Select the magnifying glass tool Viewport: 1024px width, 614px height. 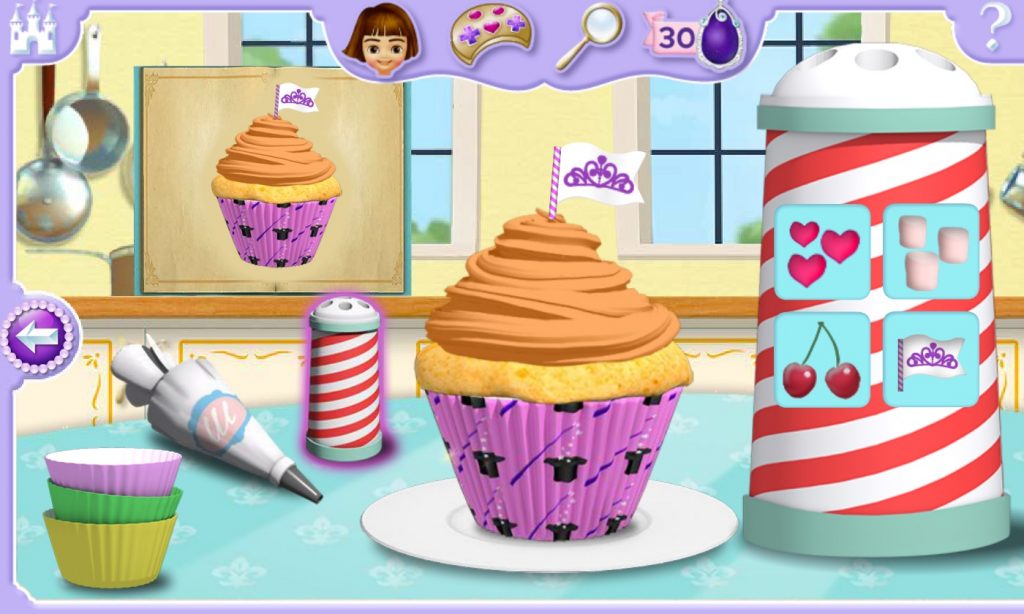tap(588, 38)
